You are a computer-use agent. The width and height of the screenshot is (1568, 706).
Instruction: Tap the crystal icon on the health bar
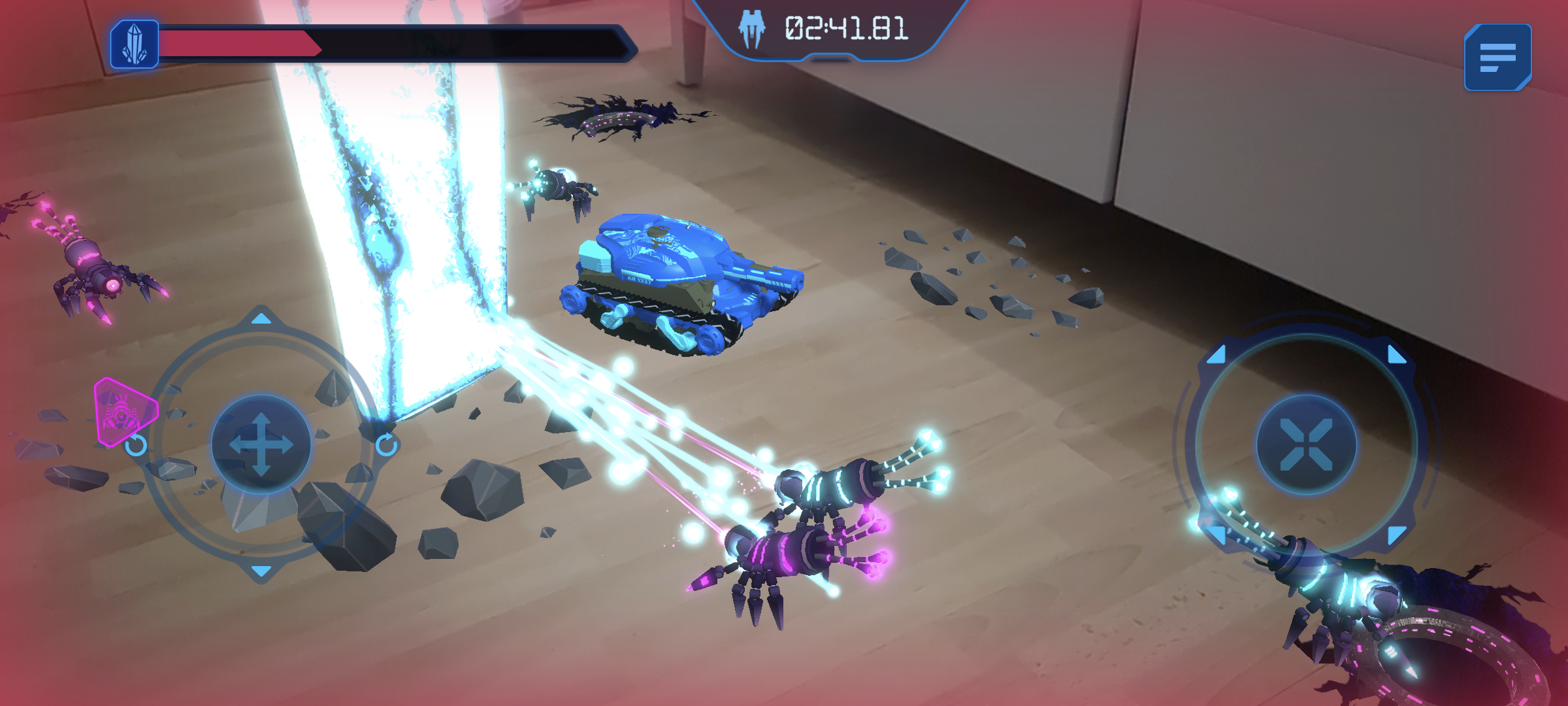(134, 44)
